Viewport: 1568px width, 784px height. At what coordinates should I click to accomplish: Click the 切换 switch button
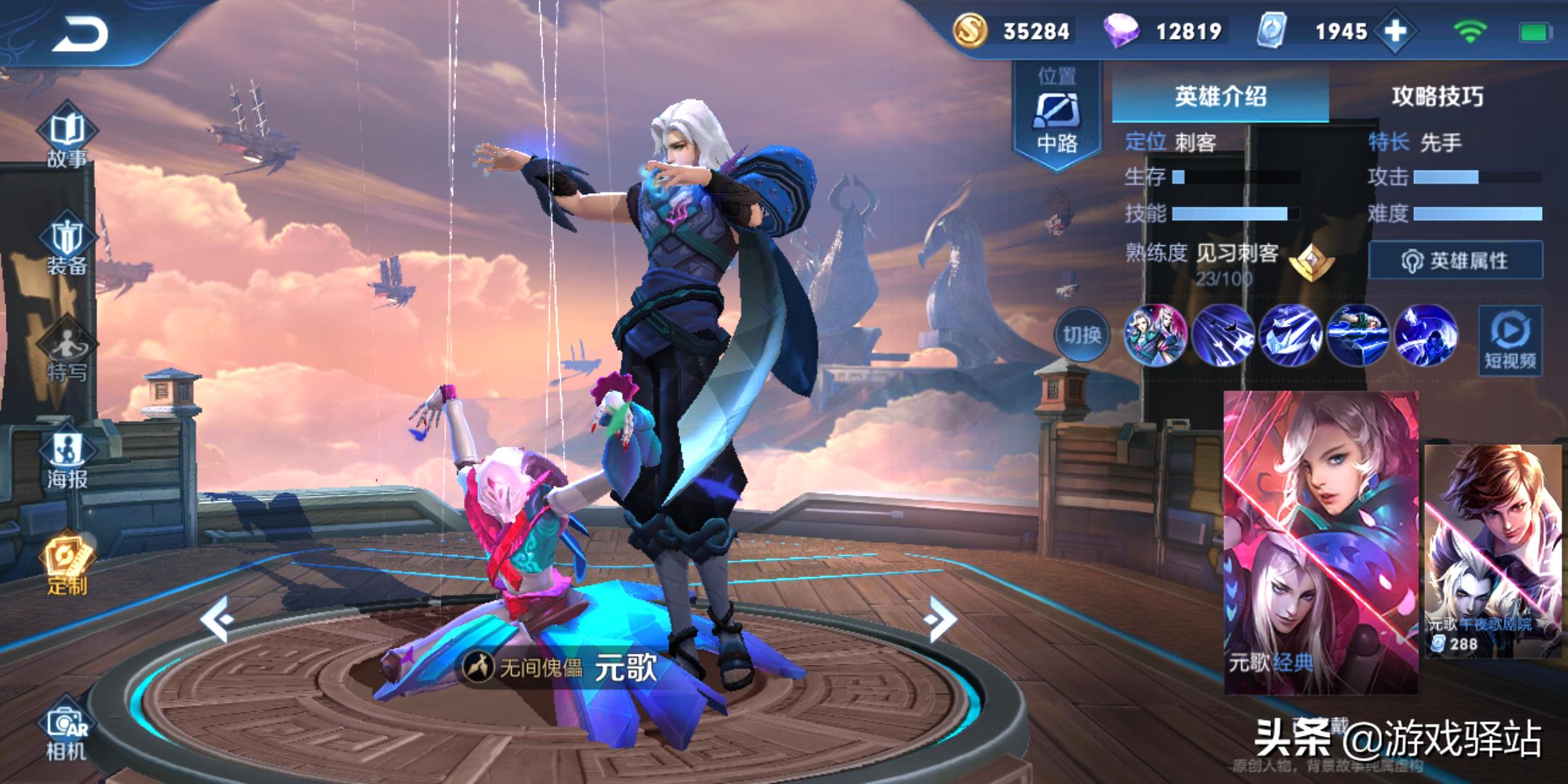(x=1082, y=335)
